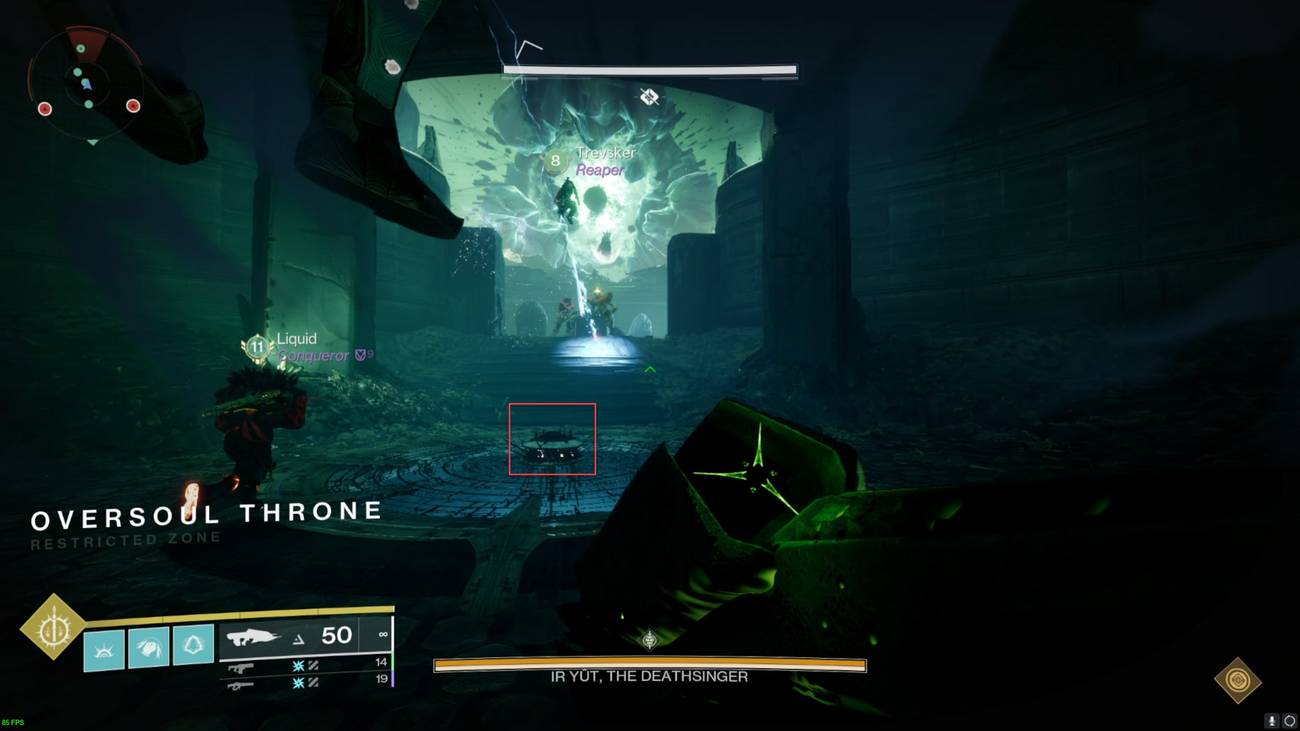
Task: Click the scout rifle weapon icon
Action: [x=240, y=684]
